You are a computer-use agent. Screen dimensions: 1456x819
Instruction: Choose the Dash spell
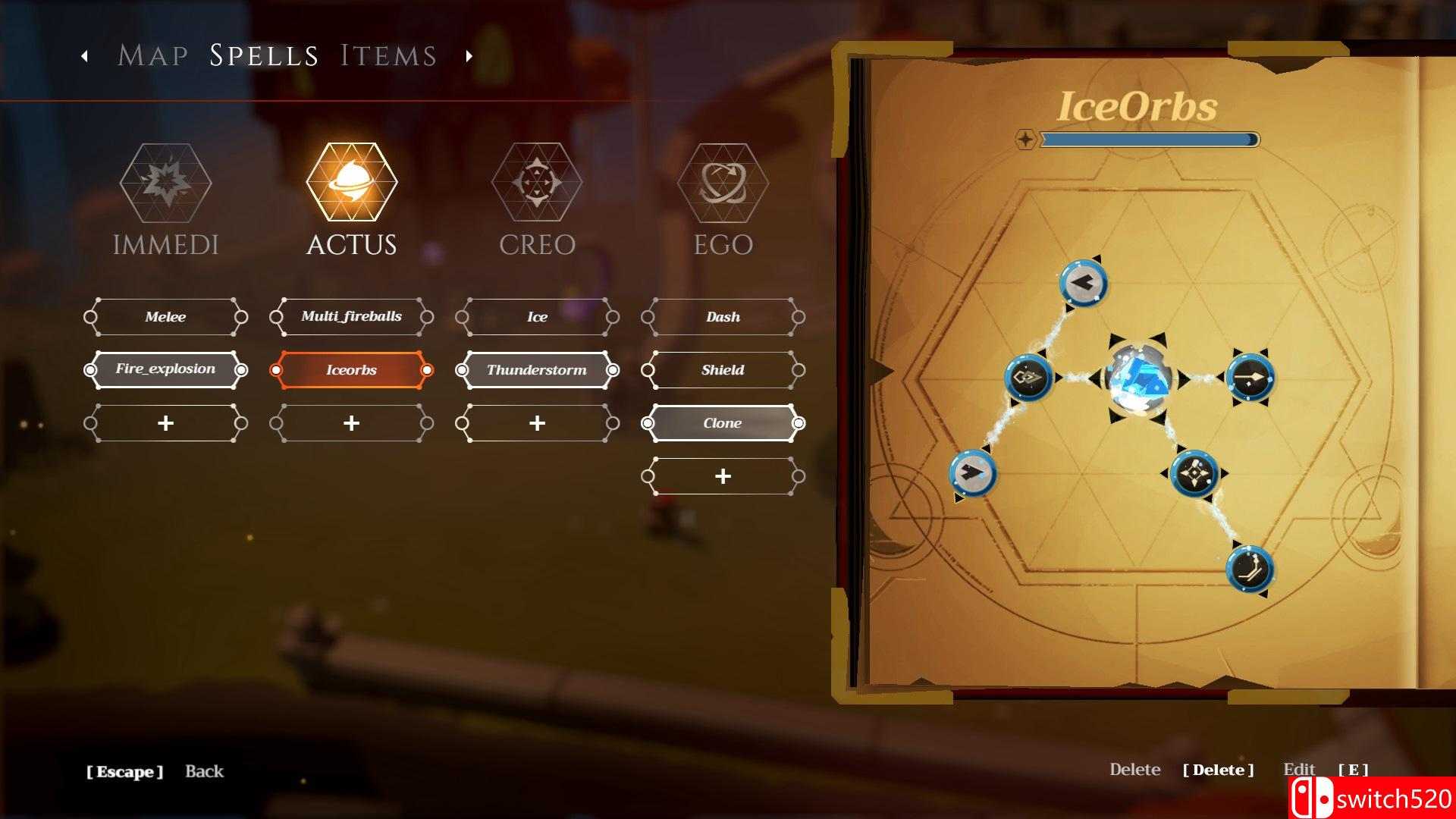click(x=723, y=317)
